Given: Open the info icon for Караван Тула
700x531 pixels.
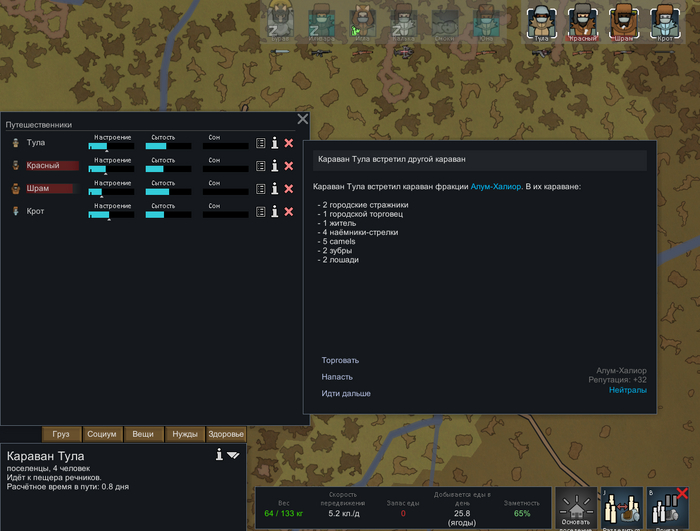Looking at the screenshot, I should tap(219, 455).
